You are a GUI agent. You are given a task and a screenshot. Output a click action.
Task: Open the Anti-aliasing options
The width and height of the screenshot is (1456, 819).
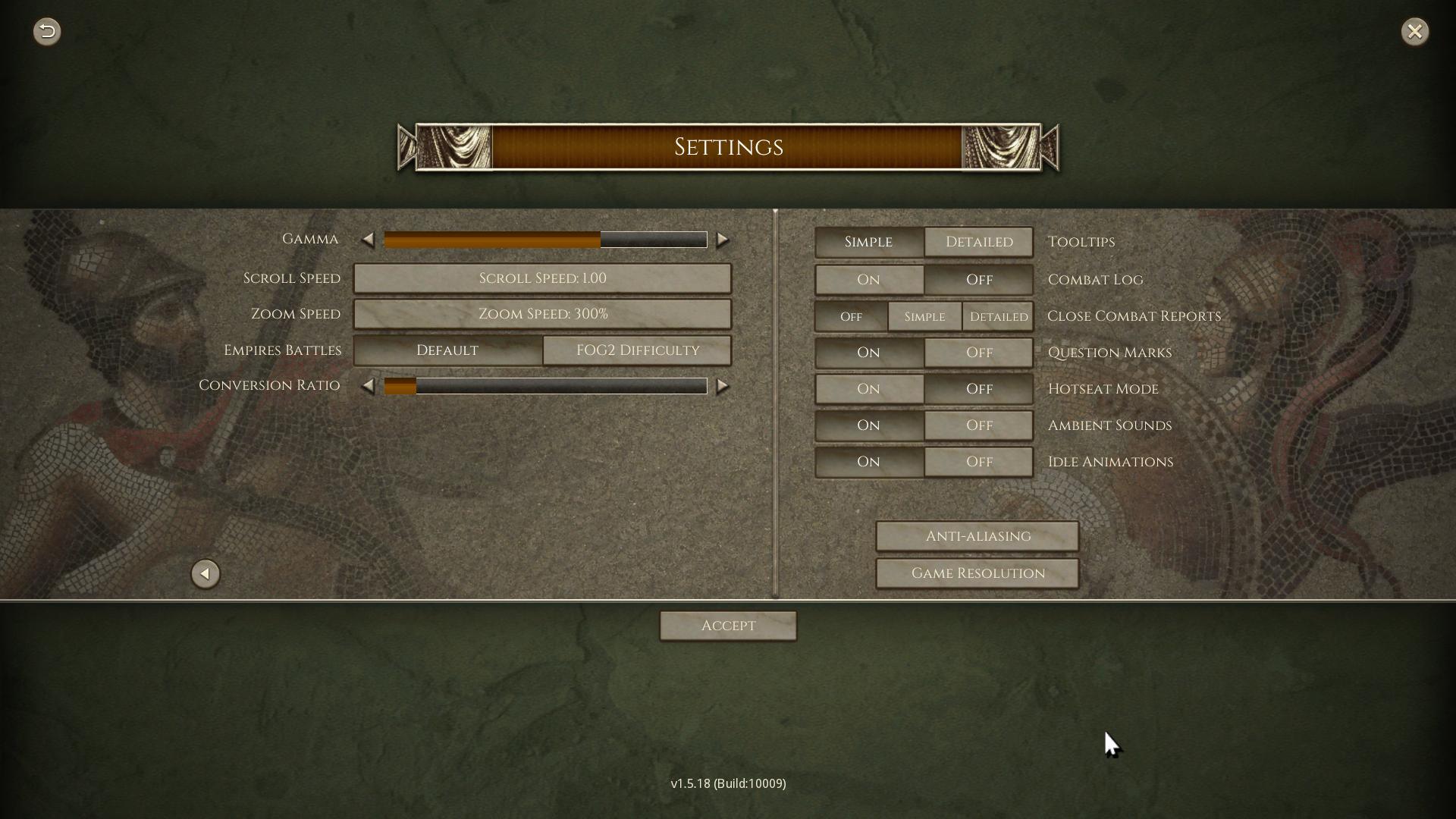[977, 536]
